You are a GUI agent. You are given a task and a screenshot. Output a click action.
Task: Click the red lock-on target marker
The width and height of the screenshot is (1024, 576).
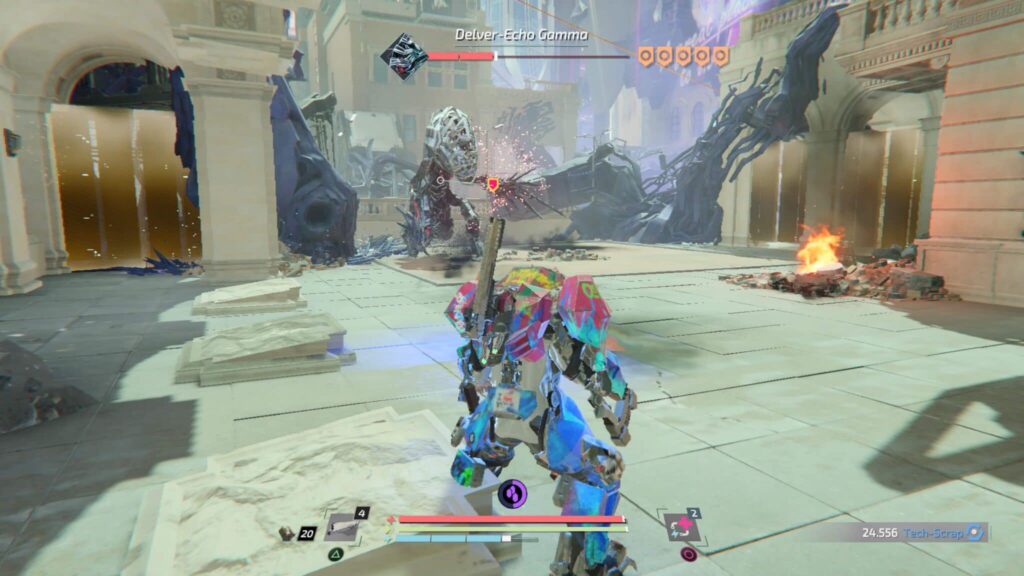click(492, 184)
